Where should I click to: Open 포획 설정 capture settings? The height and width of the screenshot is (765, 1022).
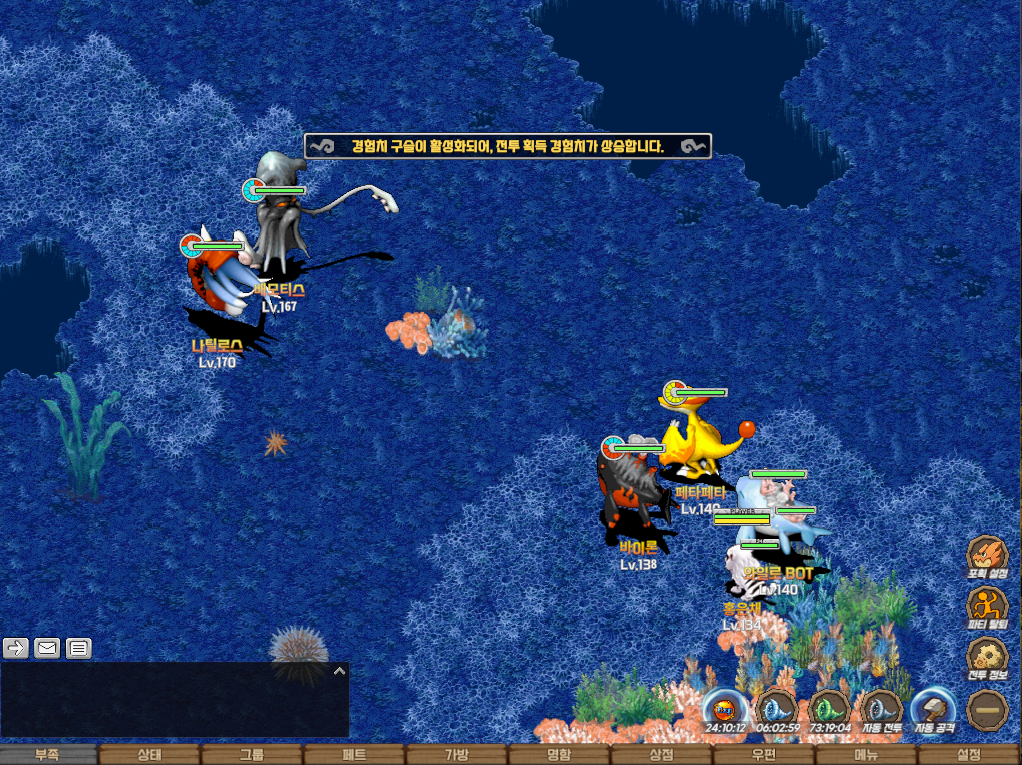pyautogui.click(x=986, y=556)
